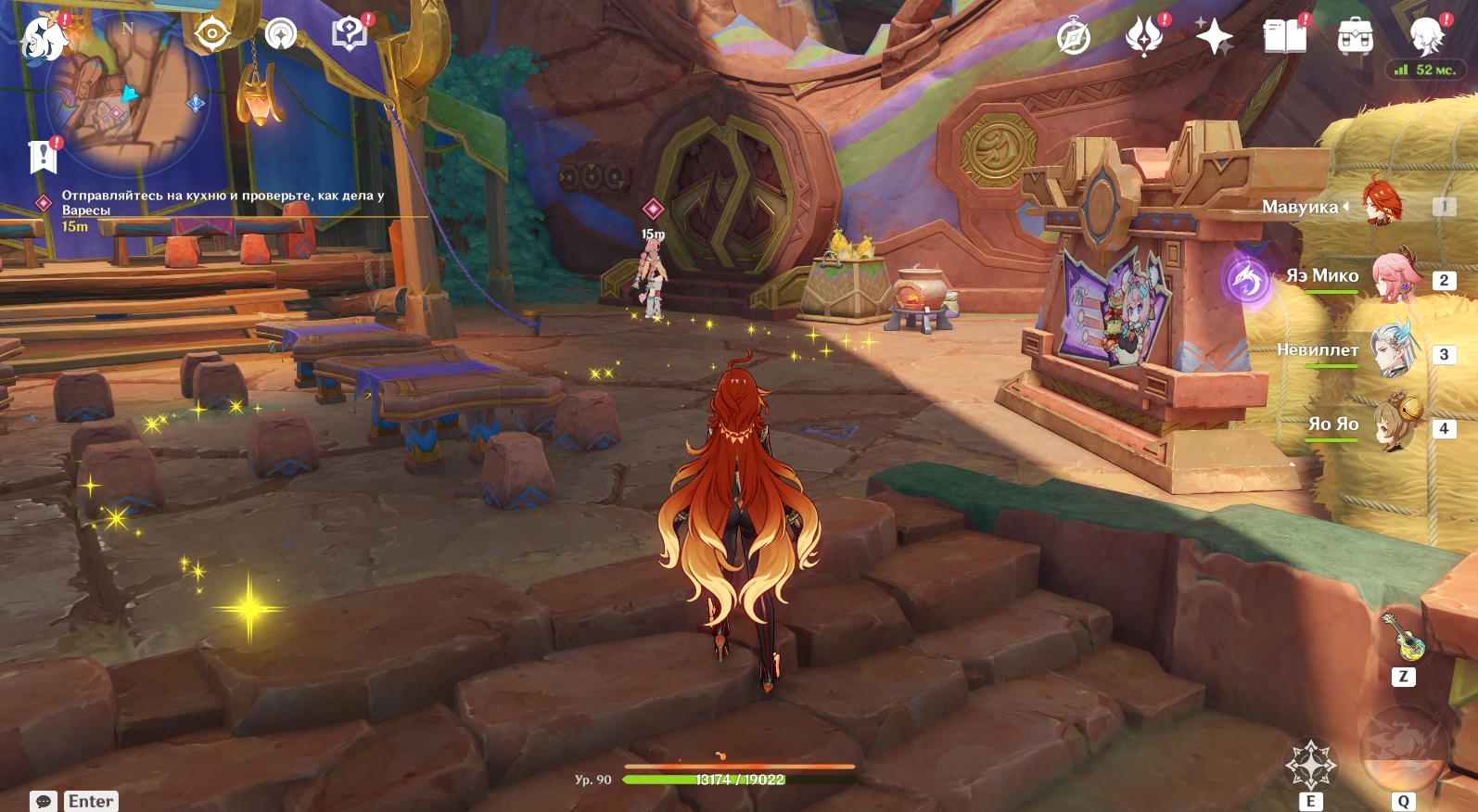Switch to Яэ Мико

(1394, 277)
